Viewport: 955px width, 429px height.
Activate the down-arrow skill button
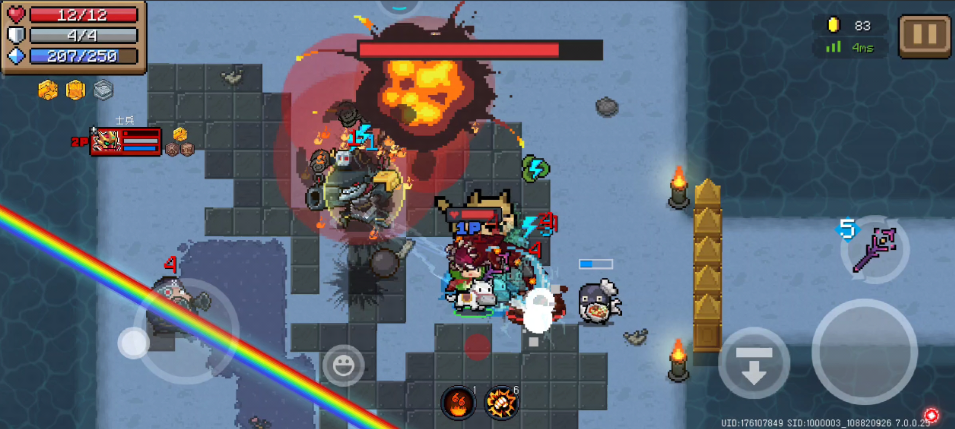coord(754,363)
